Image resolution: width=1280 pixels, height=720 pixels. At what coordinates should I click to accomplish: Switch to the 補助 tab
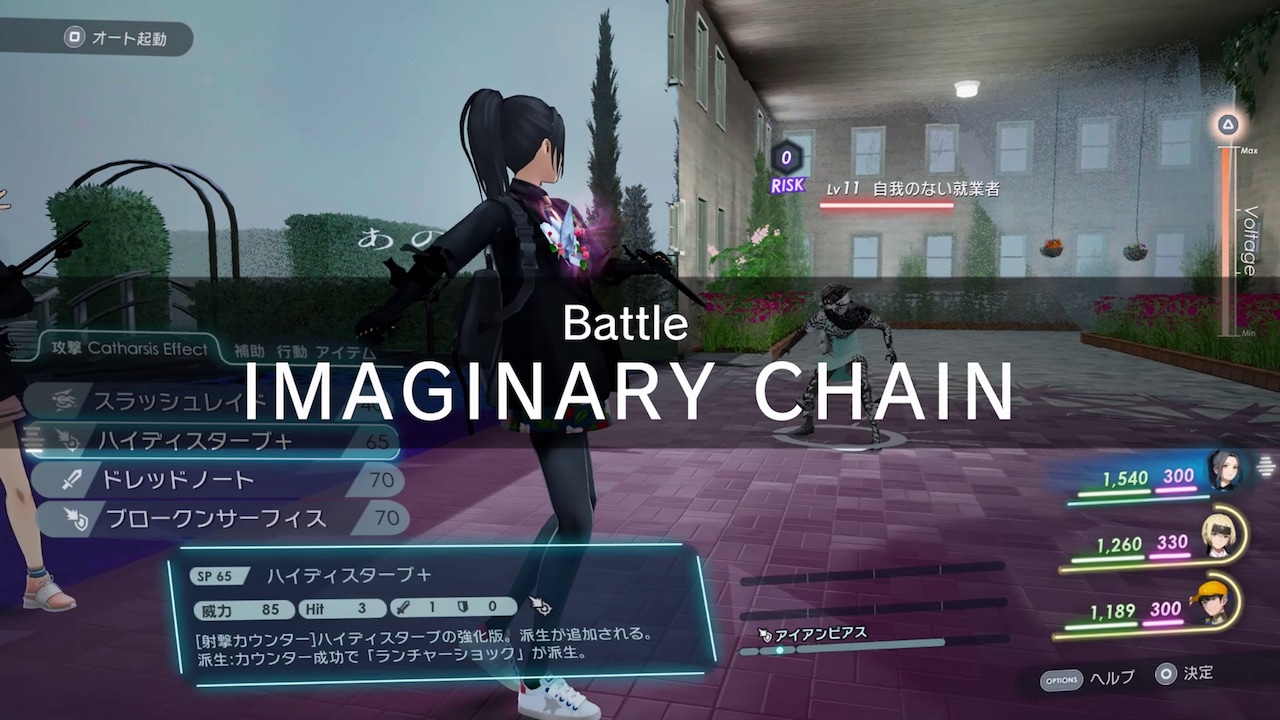click(x=249, y=349)
